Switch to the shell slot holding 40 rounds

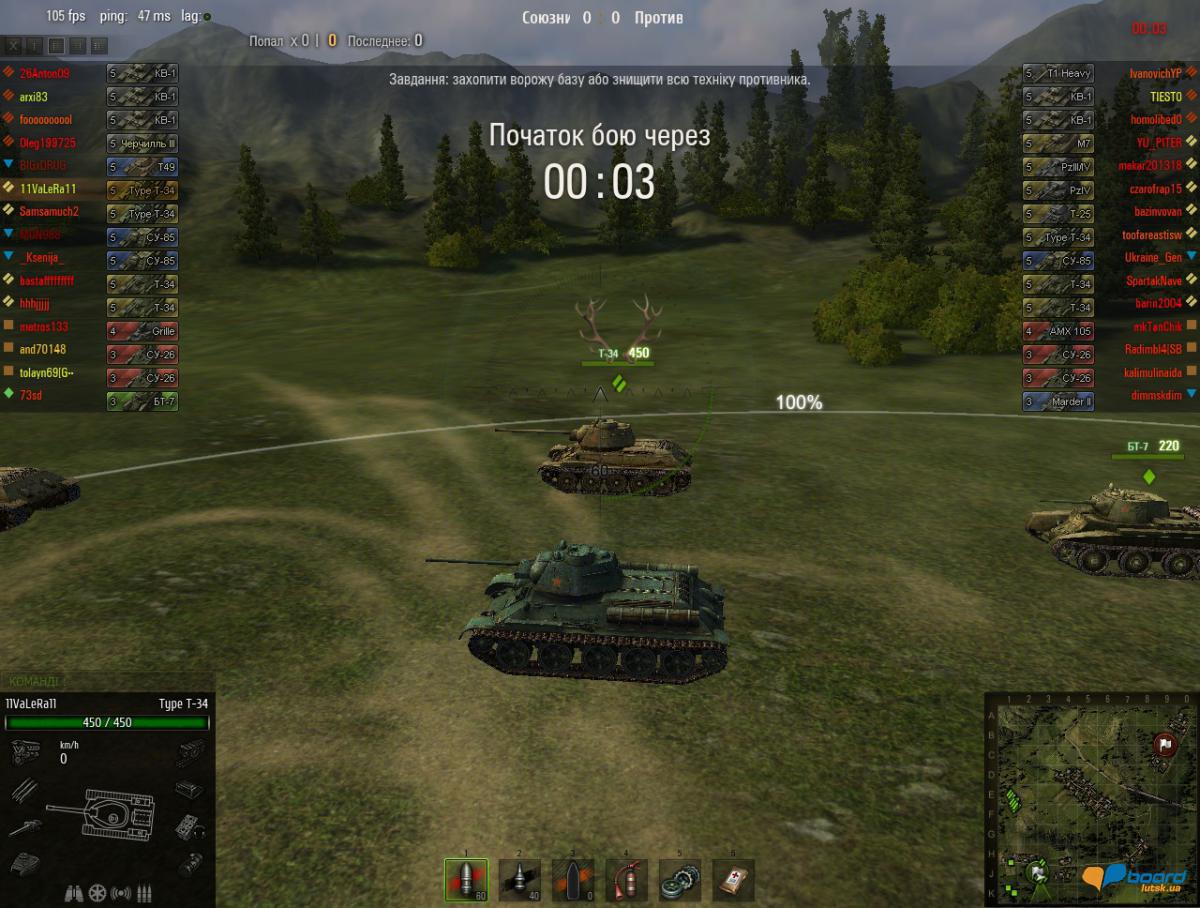pyautogui.click(x=520, y=880)
